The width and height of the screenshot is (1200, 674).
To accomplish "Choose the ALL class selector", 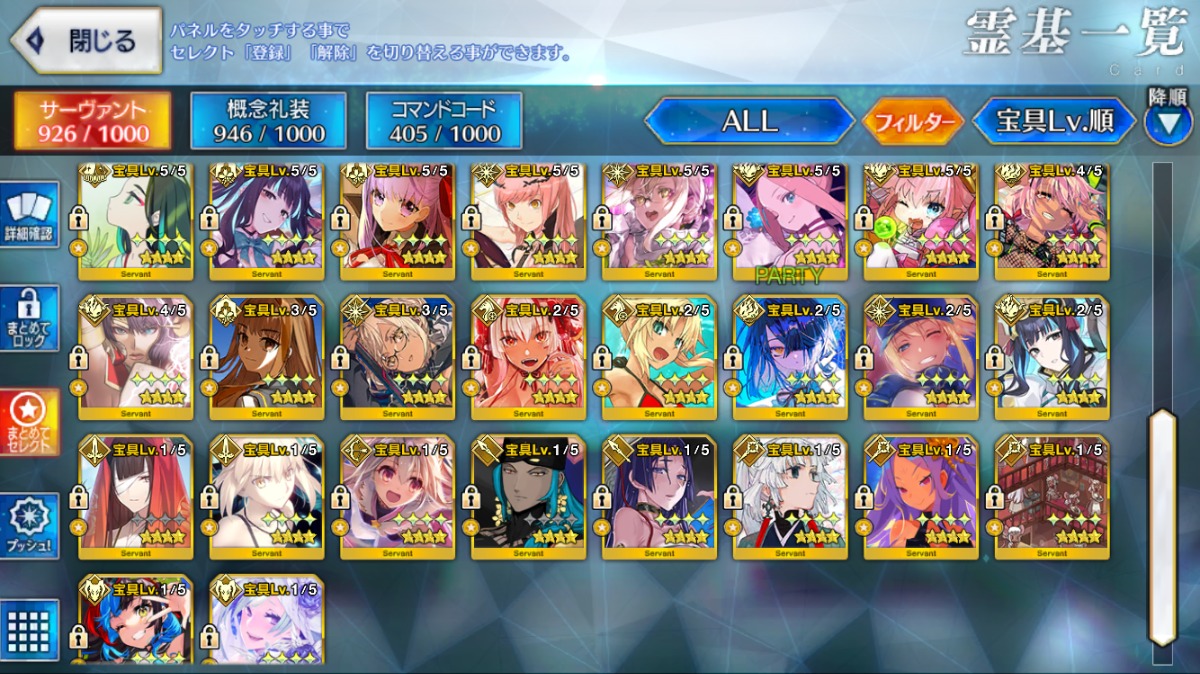I will click(749, 122).
